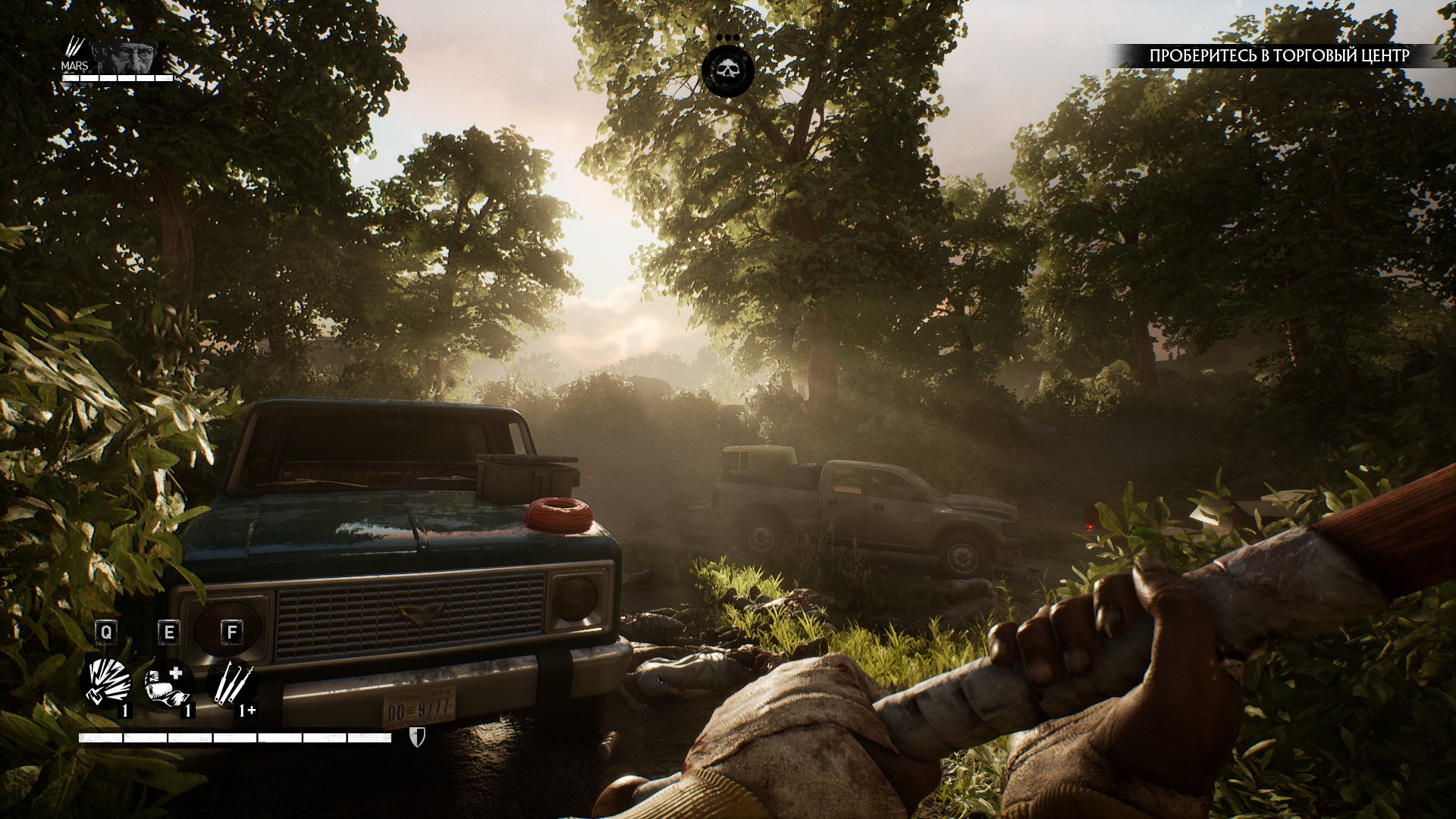Viewport: 1456px width, 819px height.
Task: Select the flashbang grenade item icon
Action: tap(107, 682)
